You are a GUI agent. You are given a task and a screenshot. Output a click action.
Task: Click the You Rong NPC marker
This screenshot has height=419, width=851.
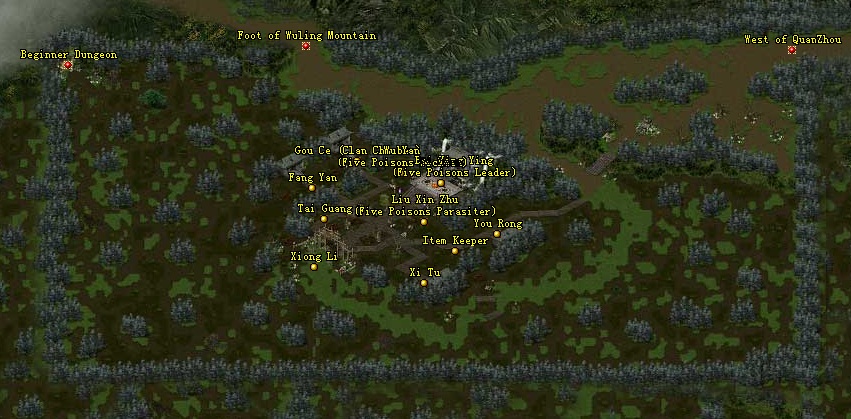[x=497, y=235]
